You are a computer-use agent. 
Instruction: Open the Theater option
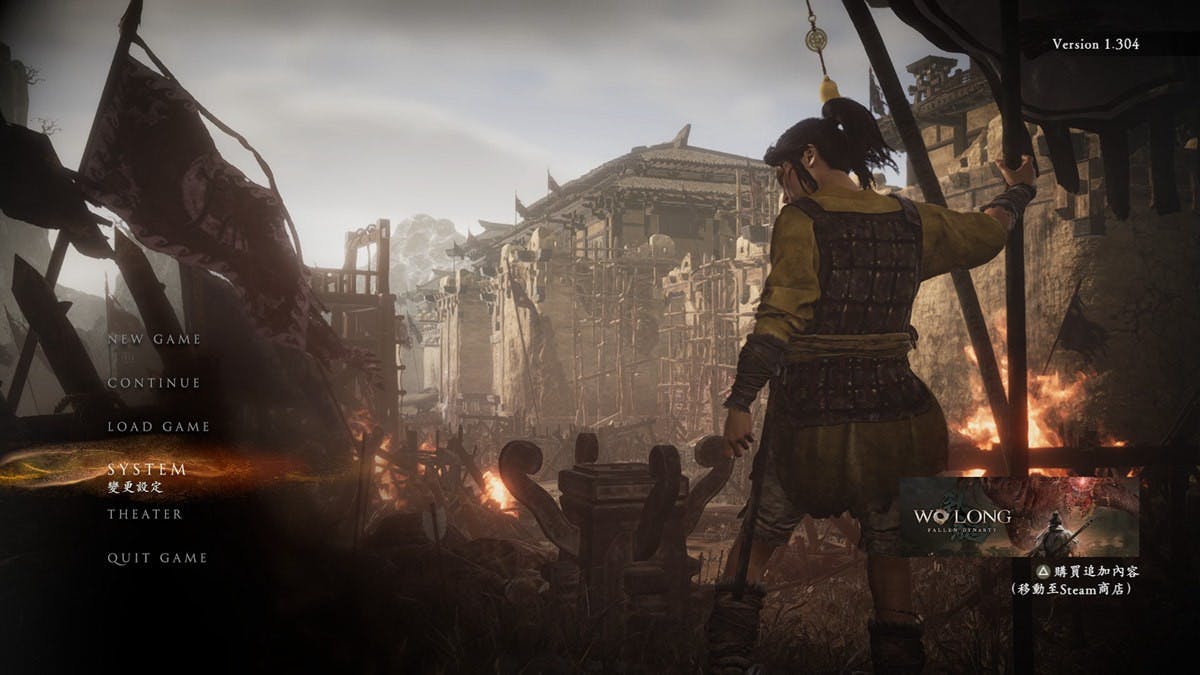145,514
